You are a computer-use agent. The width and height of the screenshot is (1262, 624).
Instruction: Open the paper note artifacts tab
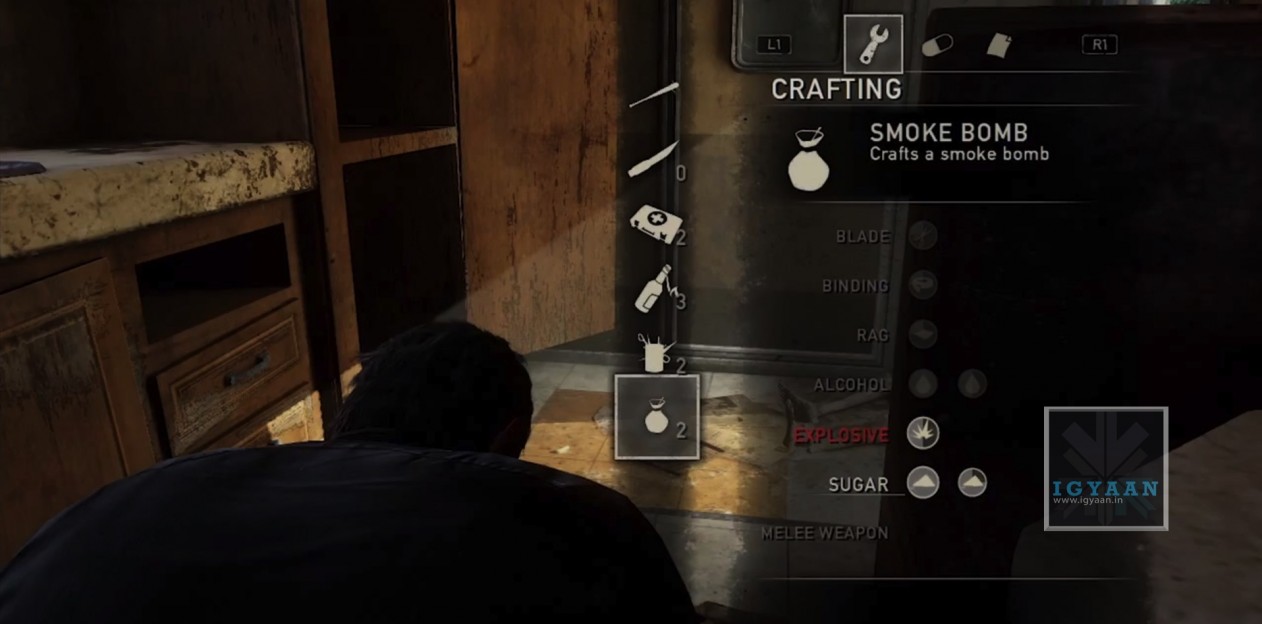coord(999,45)
